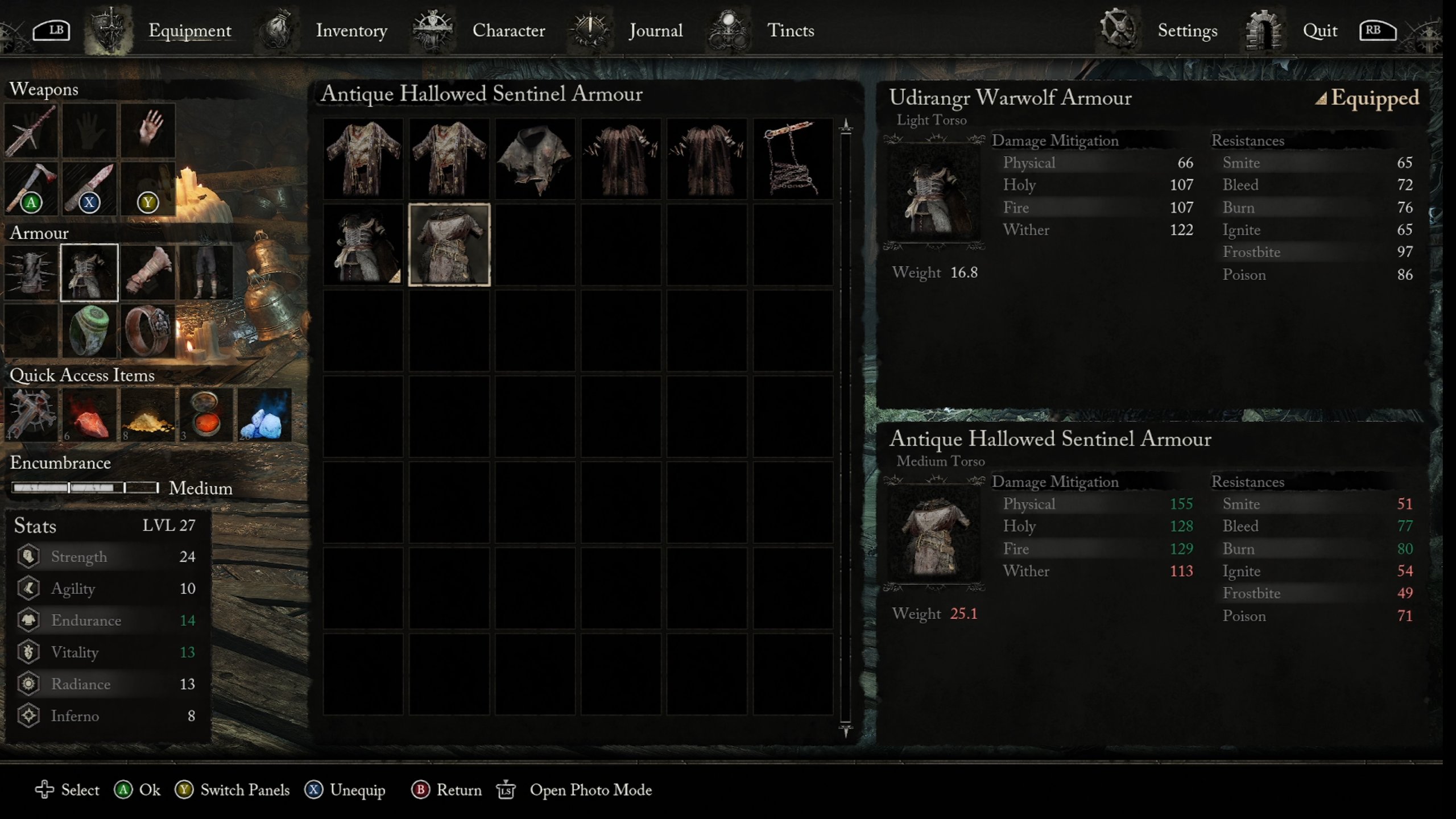This screenshot has height=819, width=1456.
Task: Switch to the Inventory tab
Action: 351,31
